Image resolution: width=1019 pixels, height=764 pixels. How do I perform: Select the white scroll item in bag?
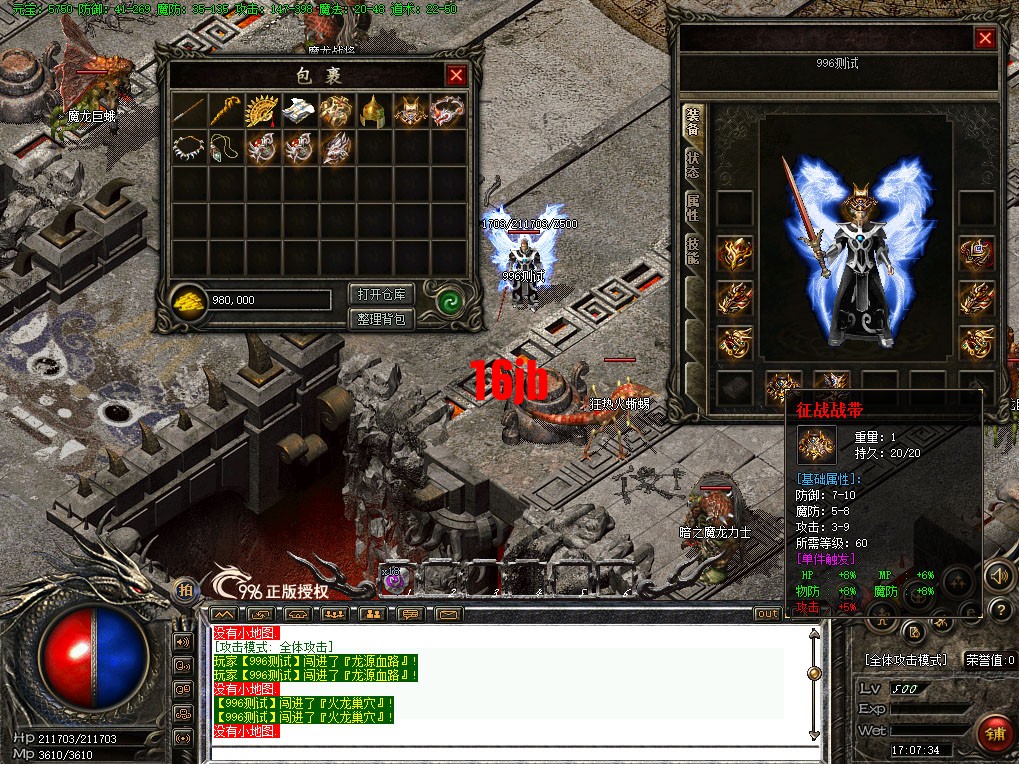(299, 111)
